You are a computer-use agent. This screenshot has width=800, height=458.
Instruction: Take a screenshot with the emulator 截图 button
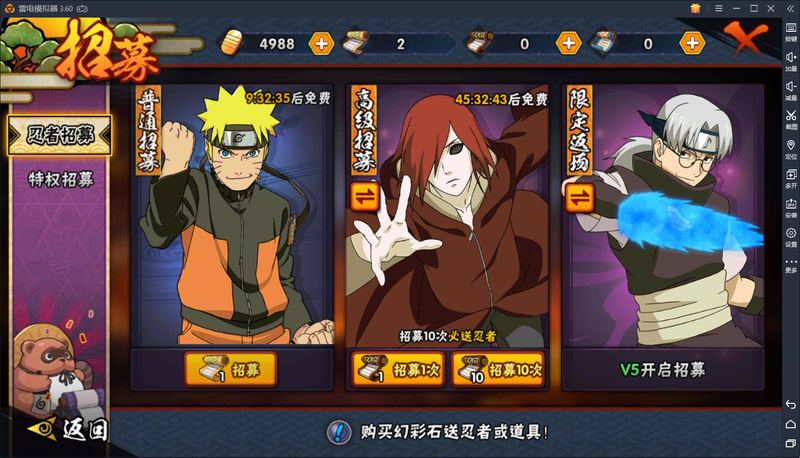point(790,121)
